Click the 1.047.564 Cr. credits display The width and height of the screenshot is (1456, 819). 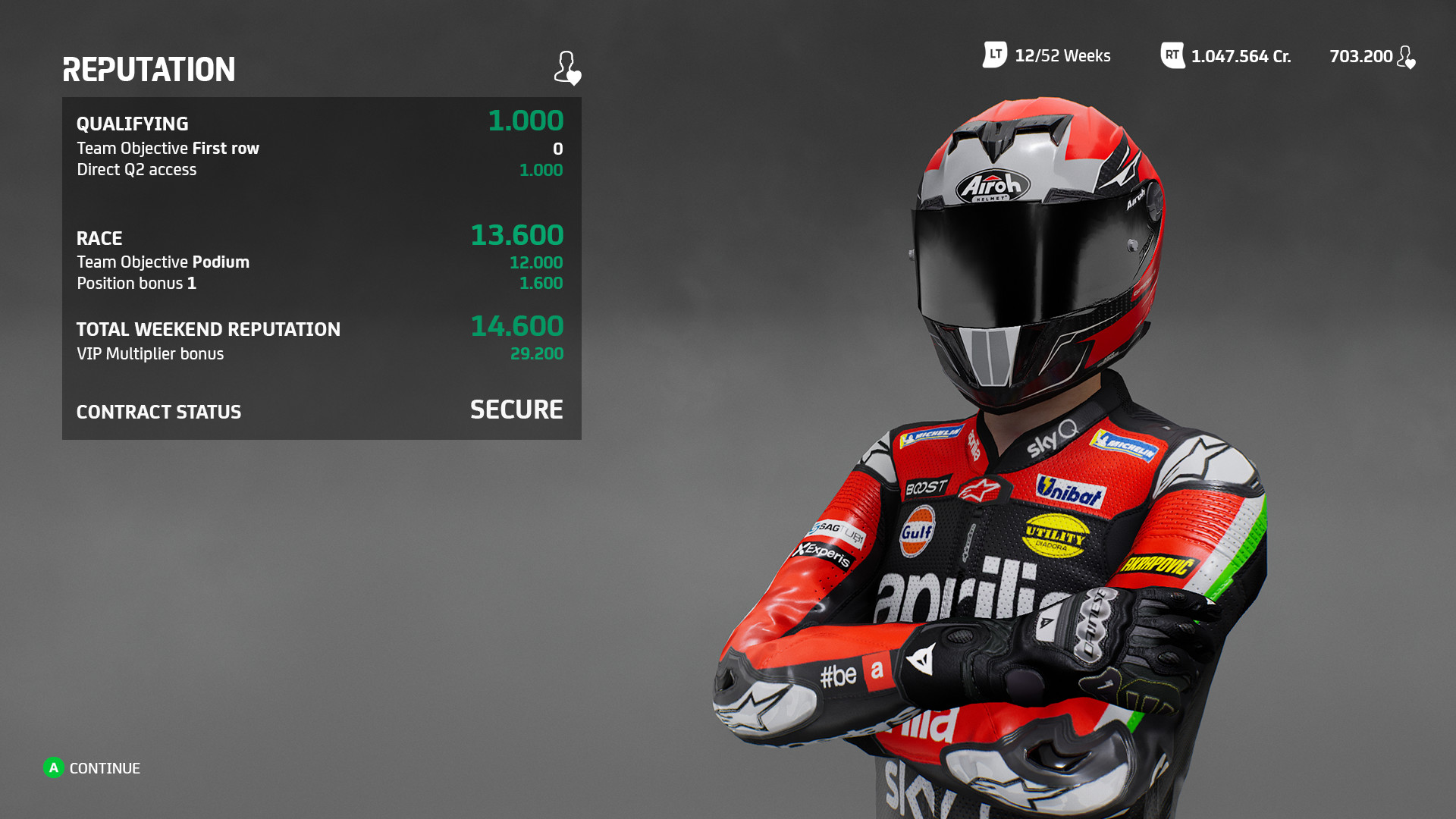[1240, 55]
